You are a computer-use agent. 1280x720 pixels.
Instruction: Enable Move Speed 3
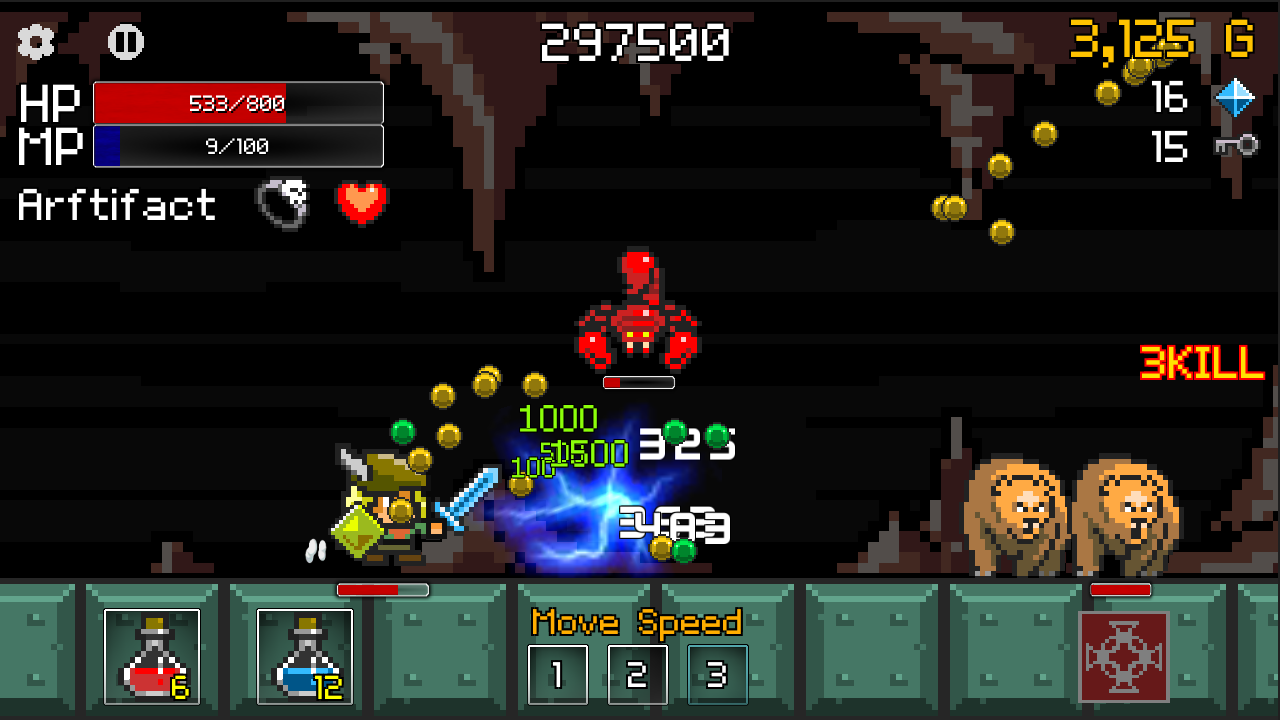tap(718, 675)
